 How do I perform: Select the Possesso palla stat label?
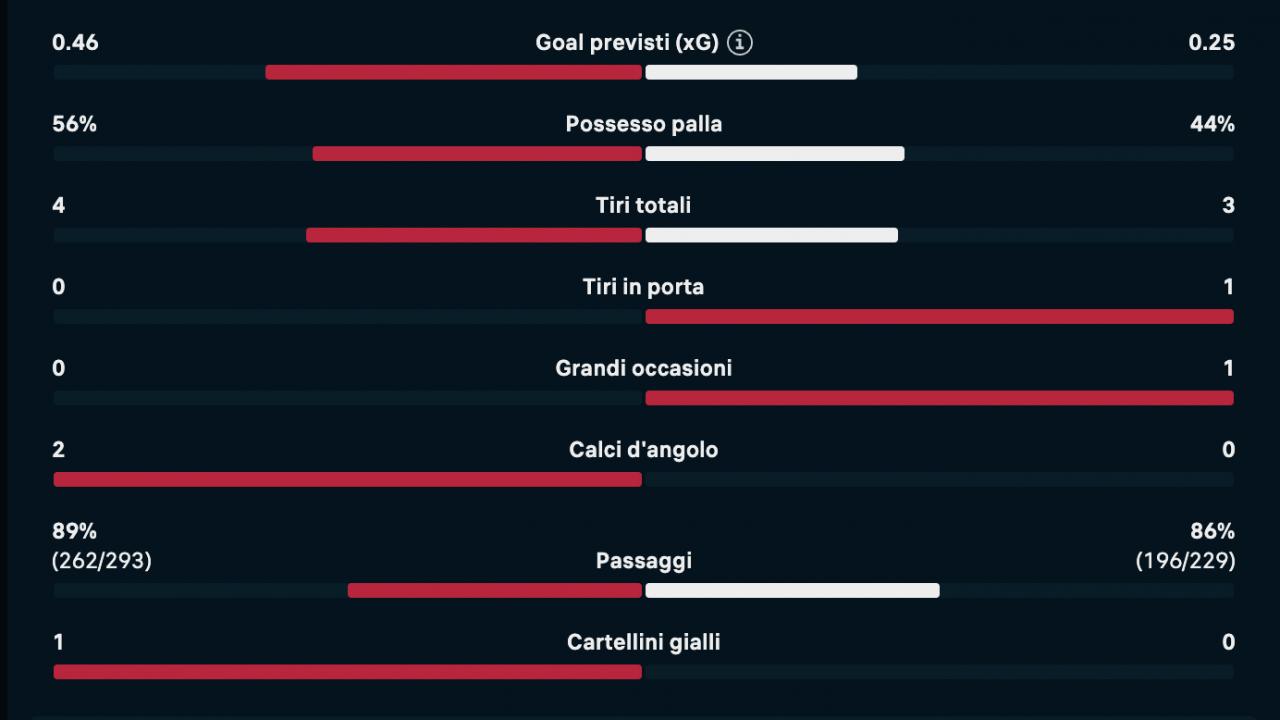pos(643,124)
